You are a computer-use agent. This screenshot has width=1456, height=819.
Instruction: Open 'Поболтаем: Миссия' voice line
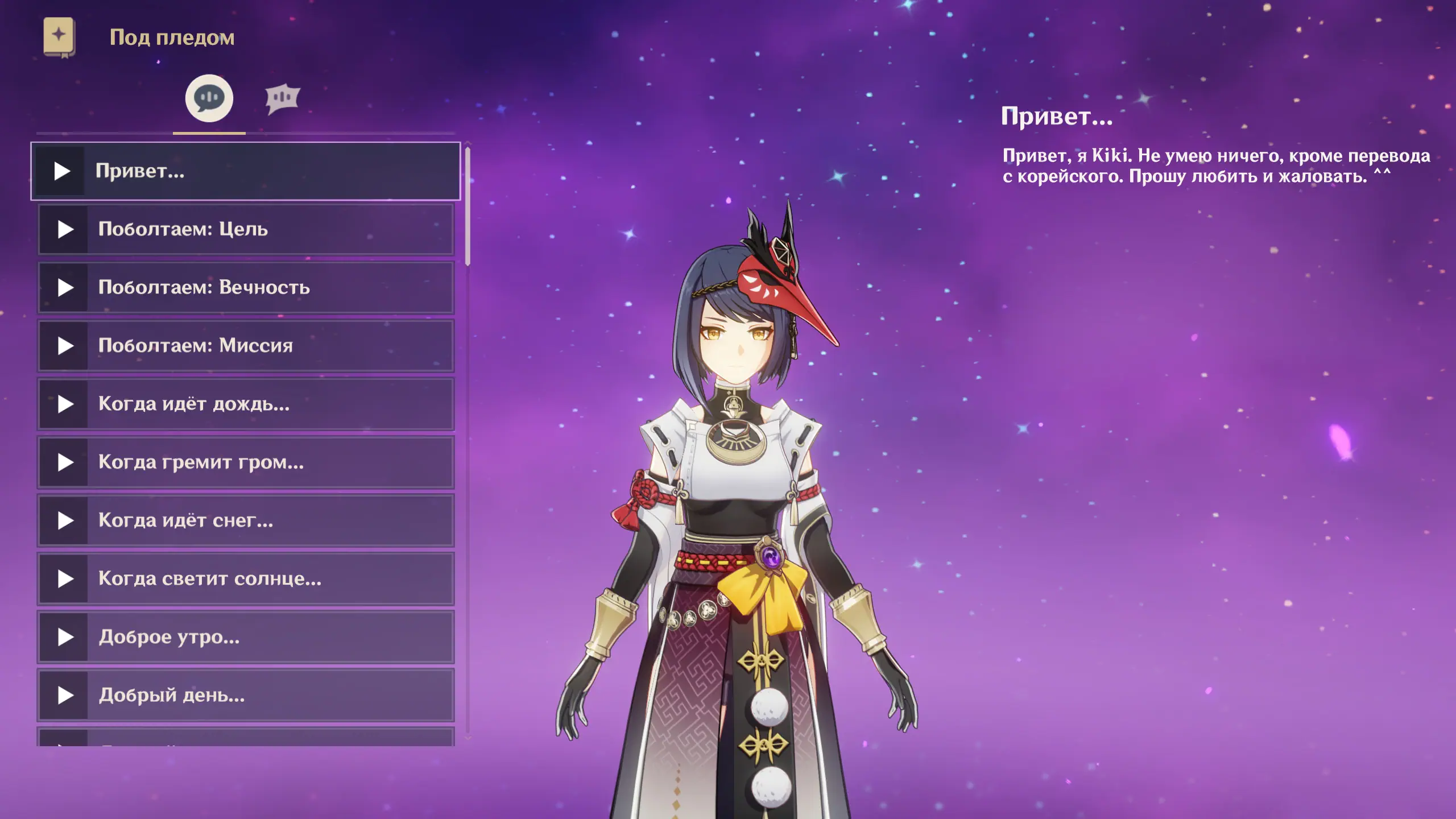coord(246,346)
